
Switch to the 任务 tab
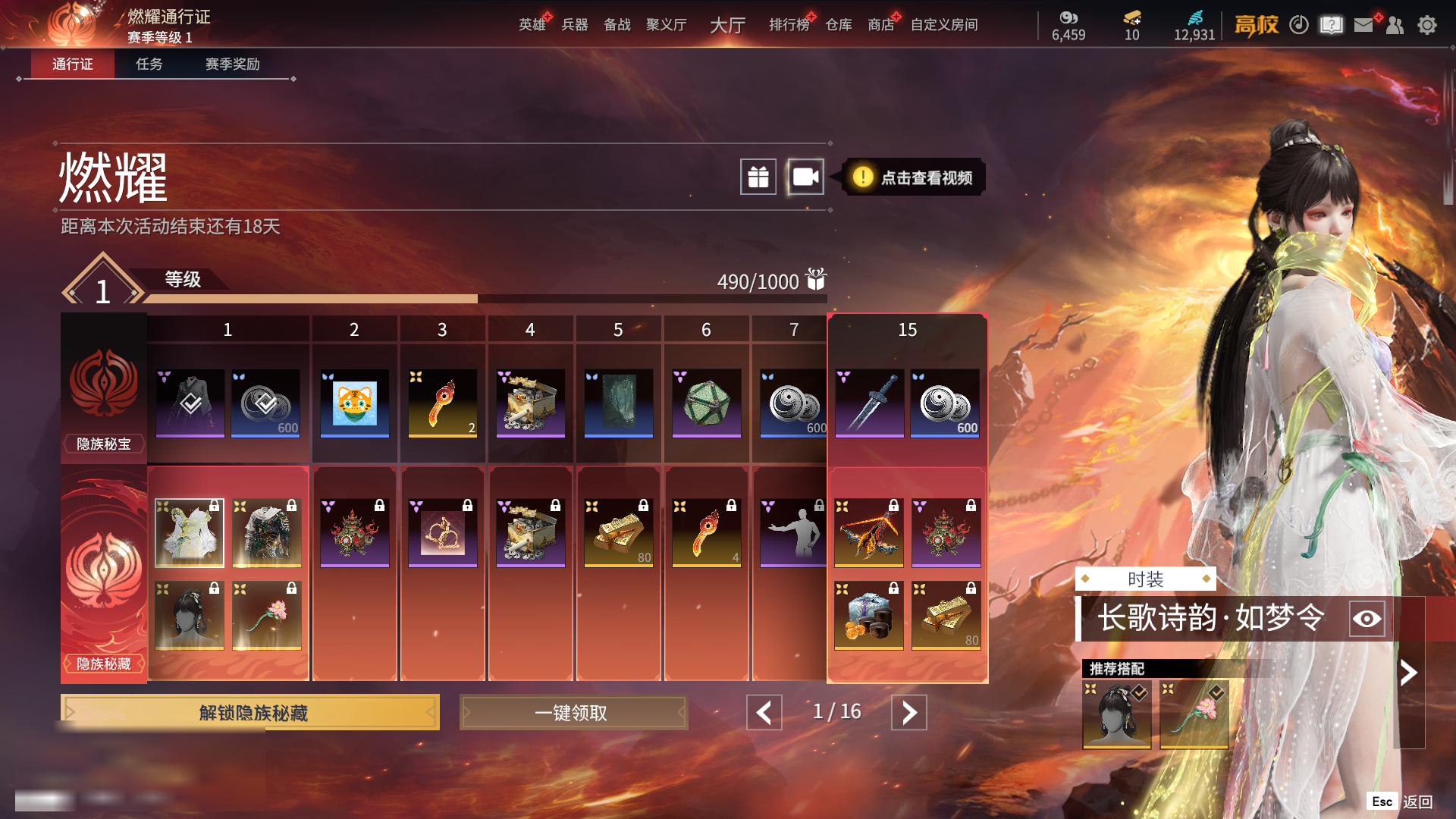tap(149, 64)
